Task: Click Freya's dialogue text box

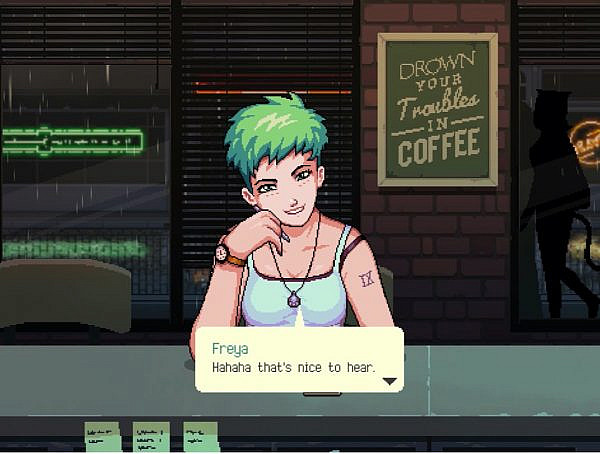Action: (299, 360)
